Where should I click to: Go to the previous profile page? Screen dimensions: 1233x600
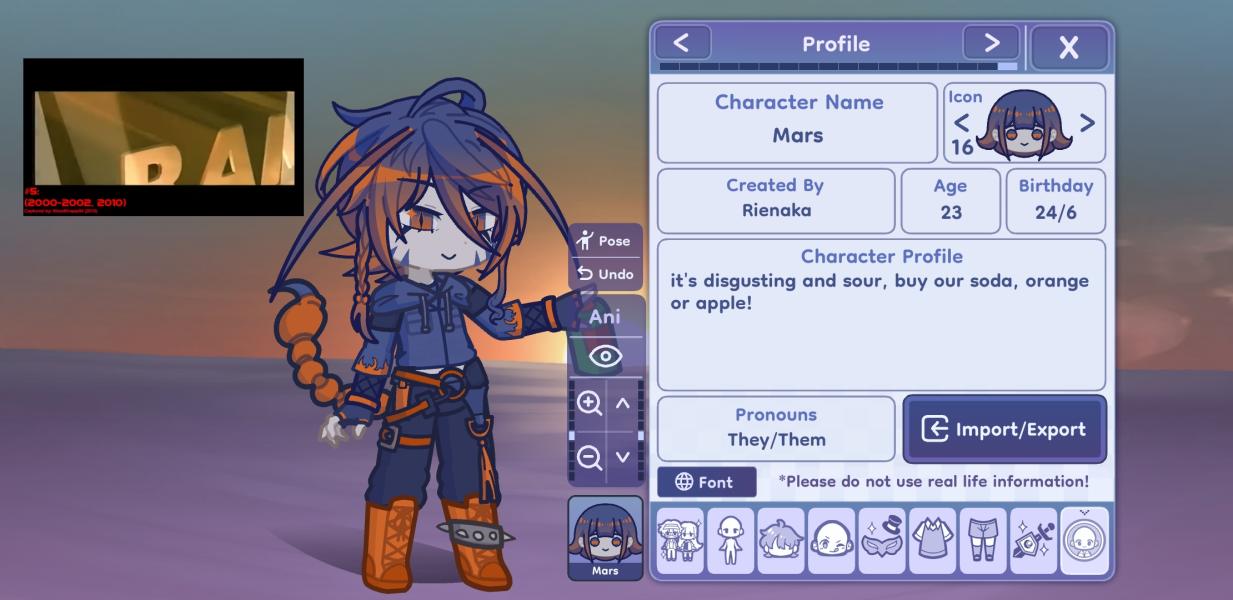point(681,43)
